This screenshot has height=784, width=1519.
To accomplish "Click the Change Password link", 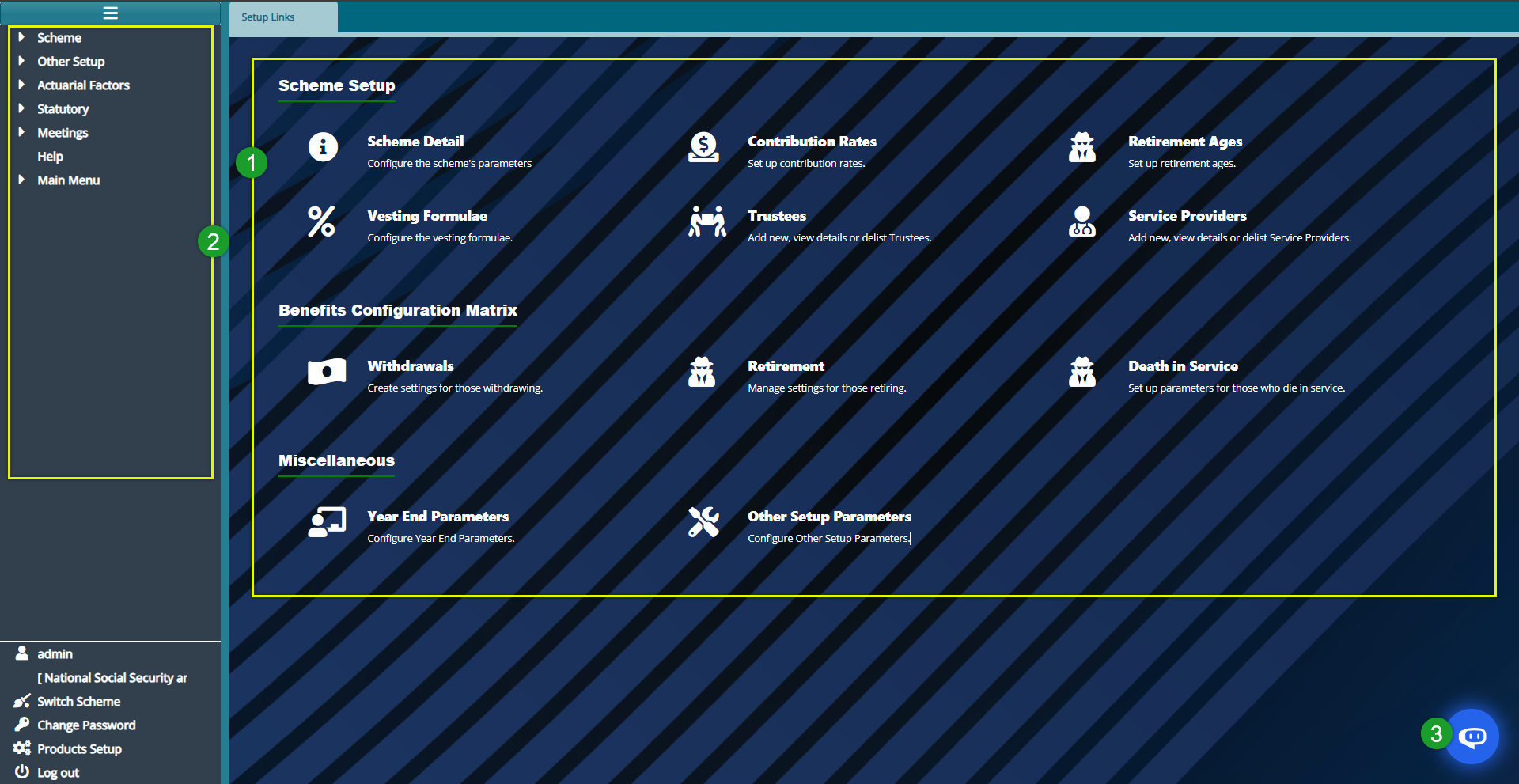I will pyautogui.click(x=85, y=725).
